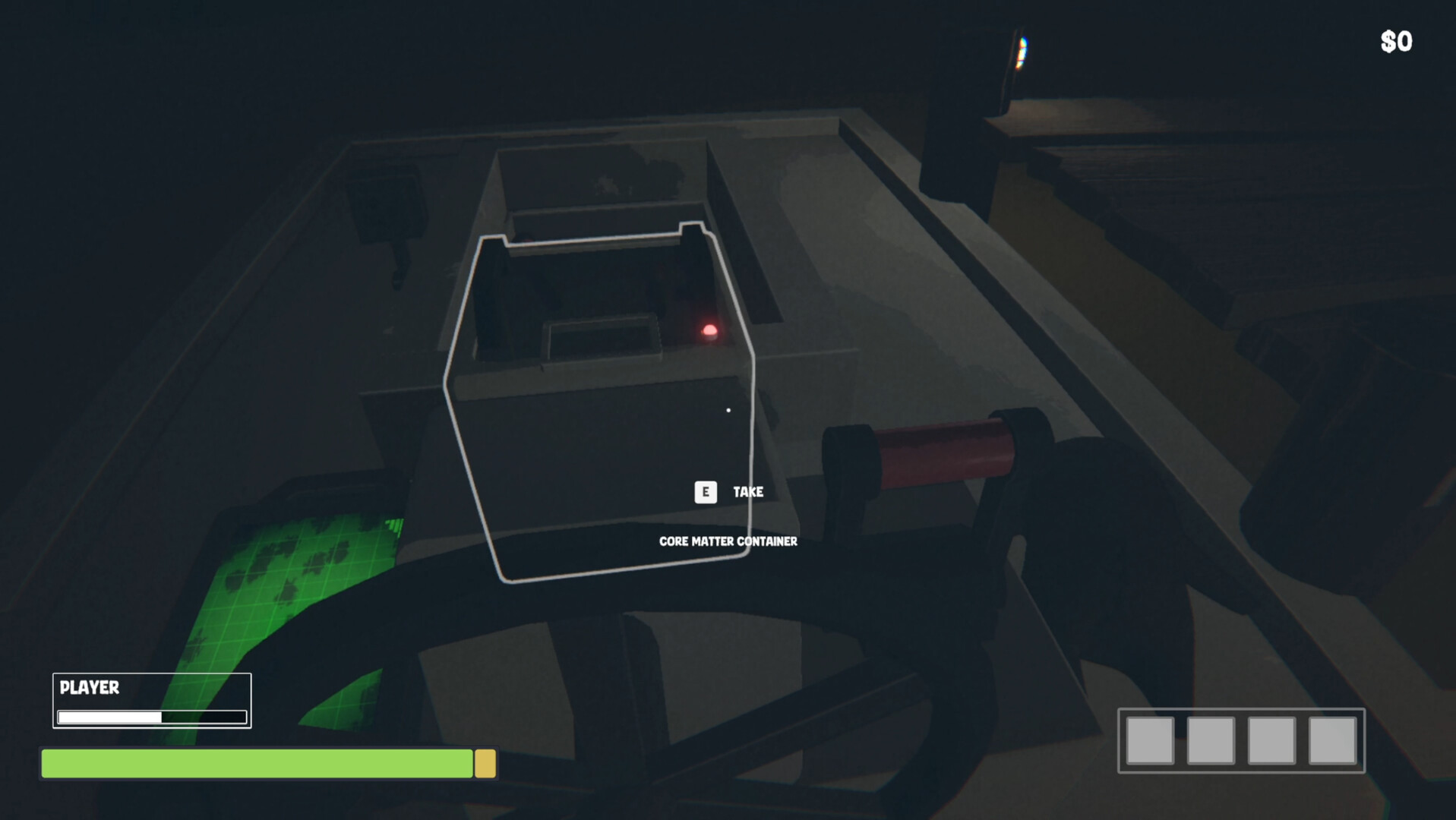
Task: Click the glowing screen in top-right corner
Action: coord(1022,53)
